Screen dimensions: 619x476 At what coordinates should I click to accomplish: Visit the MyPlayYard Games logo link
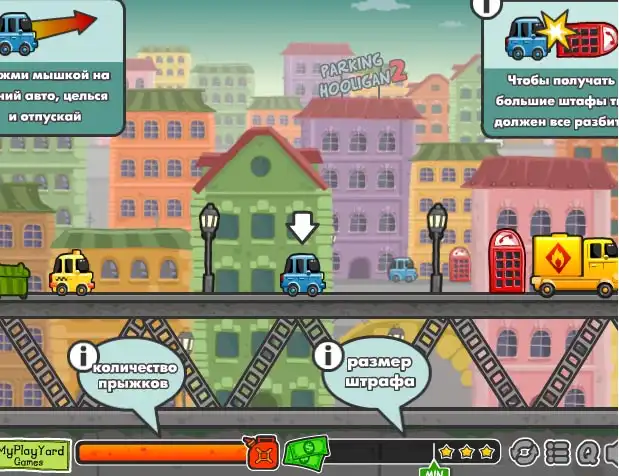36,455
